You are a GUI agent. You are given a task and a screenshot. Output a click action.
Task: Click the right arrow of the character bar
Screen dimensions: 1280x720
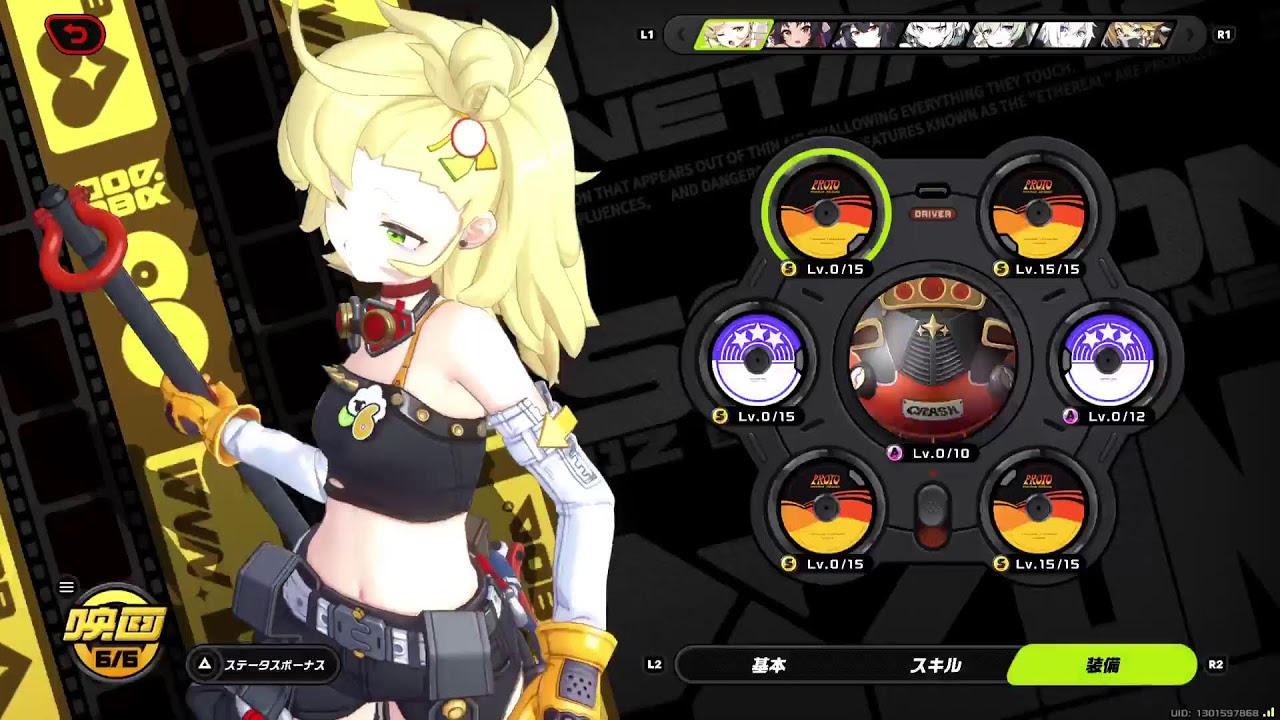pyautogui.click(x=1190, y=35)
